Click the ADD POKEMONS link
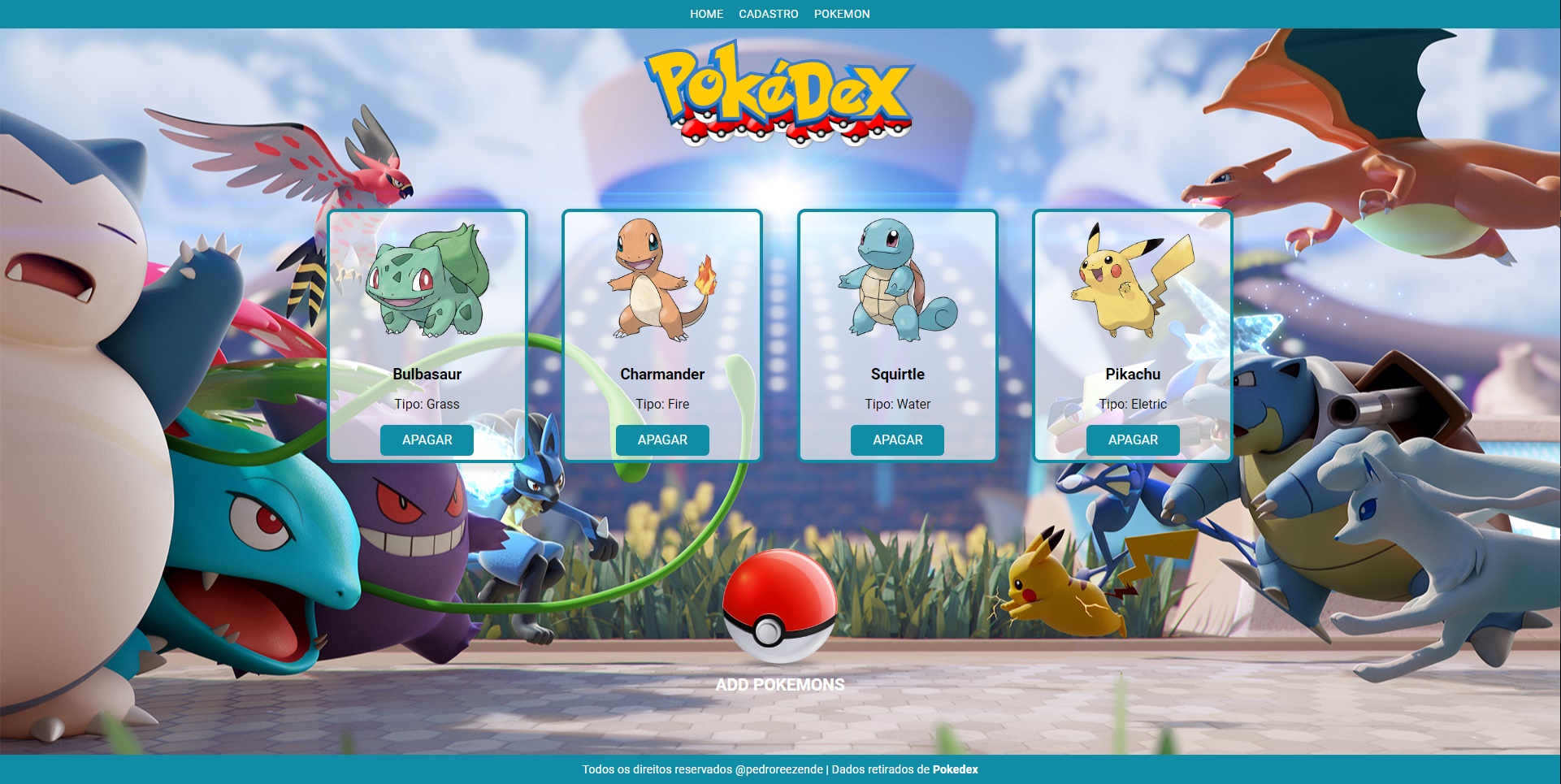This screenshot has width=1561, height=784. tap(778, 685)
